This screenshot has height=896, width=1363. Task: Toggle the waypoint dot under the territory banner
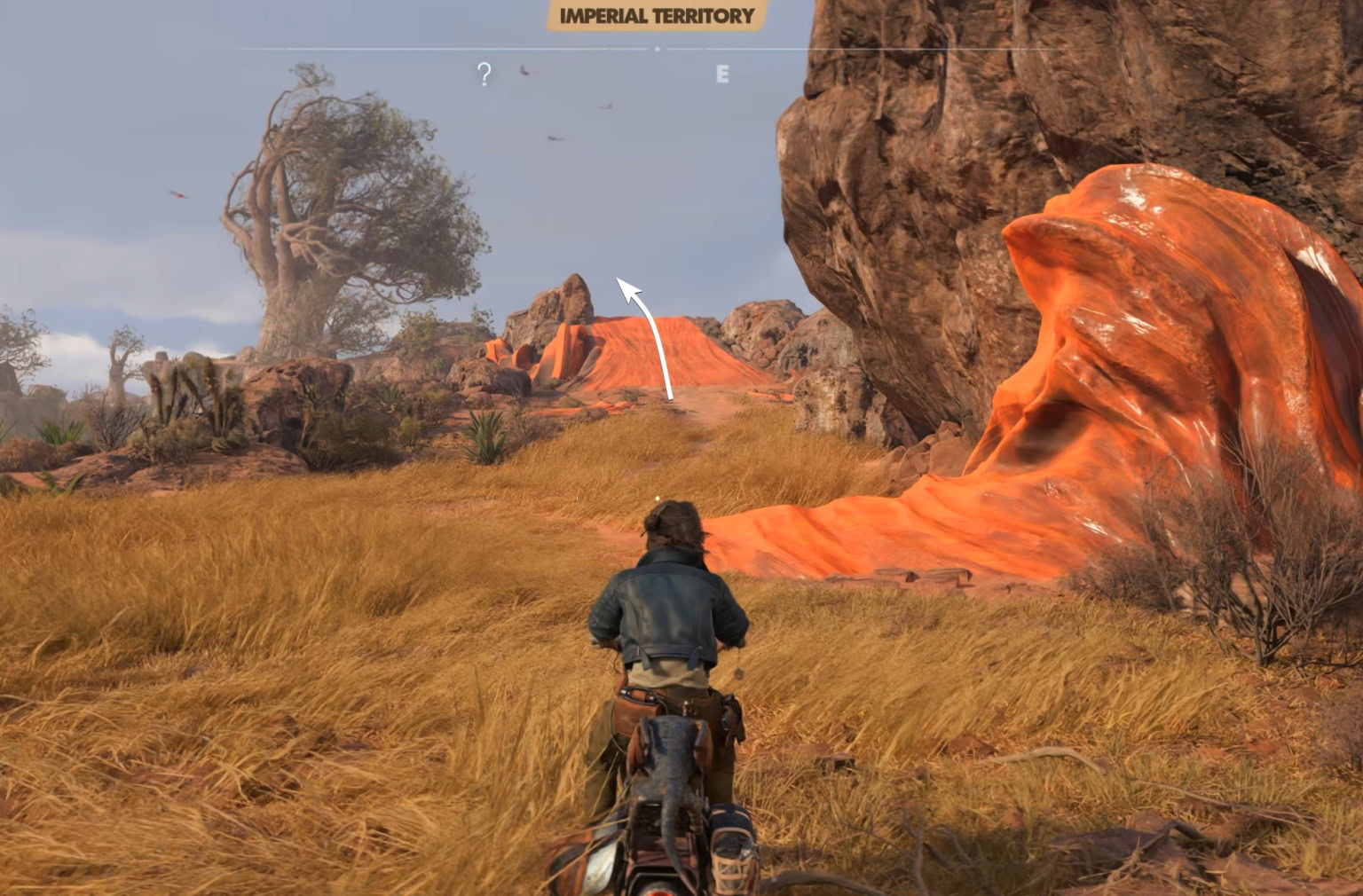coord(658,48)
